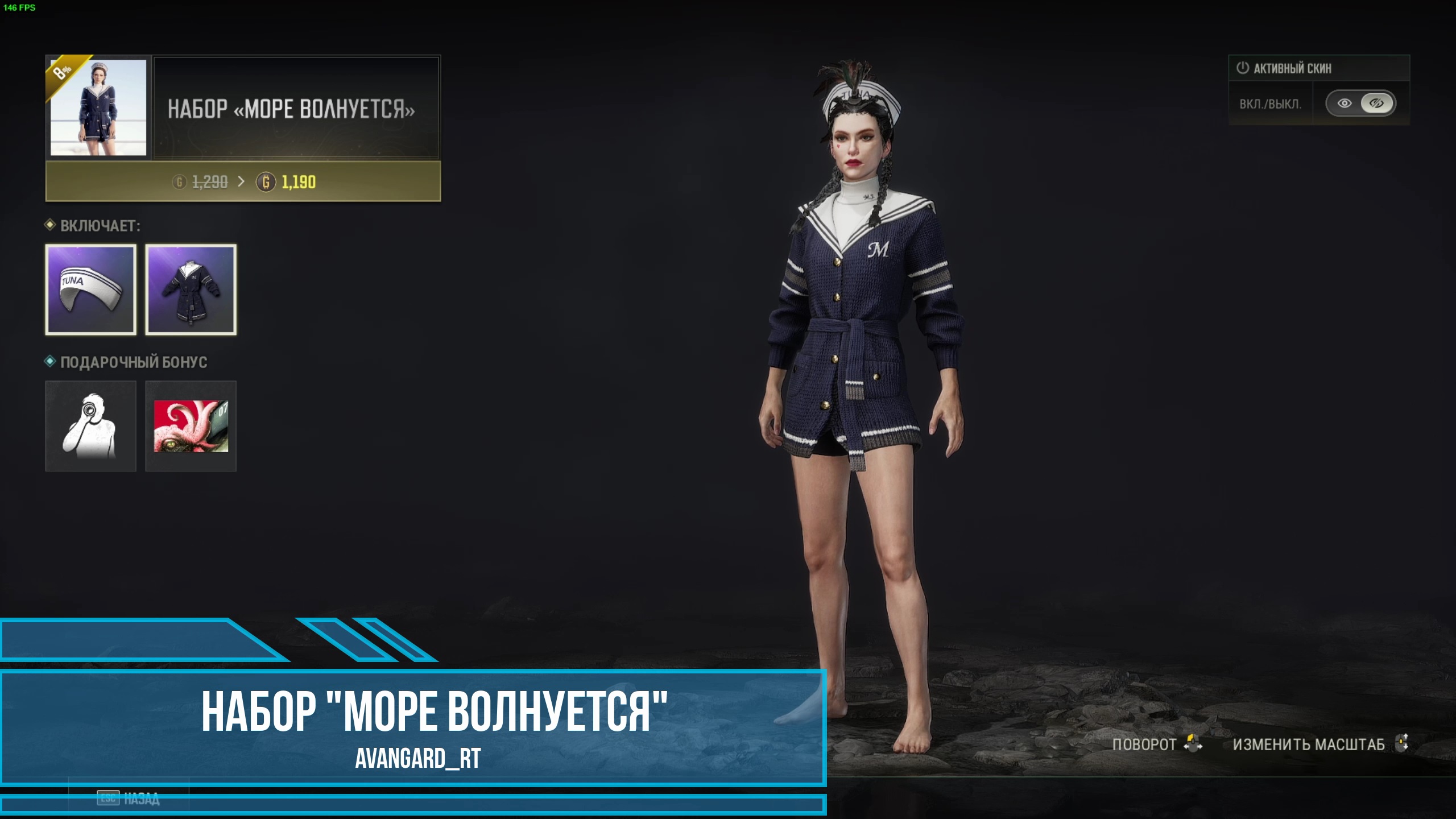The height and width of the screenshot is (819, 1456).
Task: Show active skin with open-eye toggle
Action: click(1345, 104)
